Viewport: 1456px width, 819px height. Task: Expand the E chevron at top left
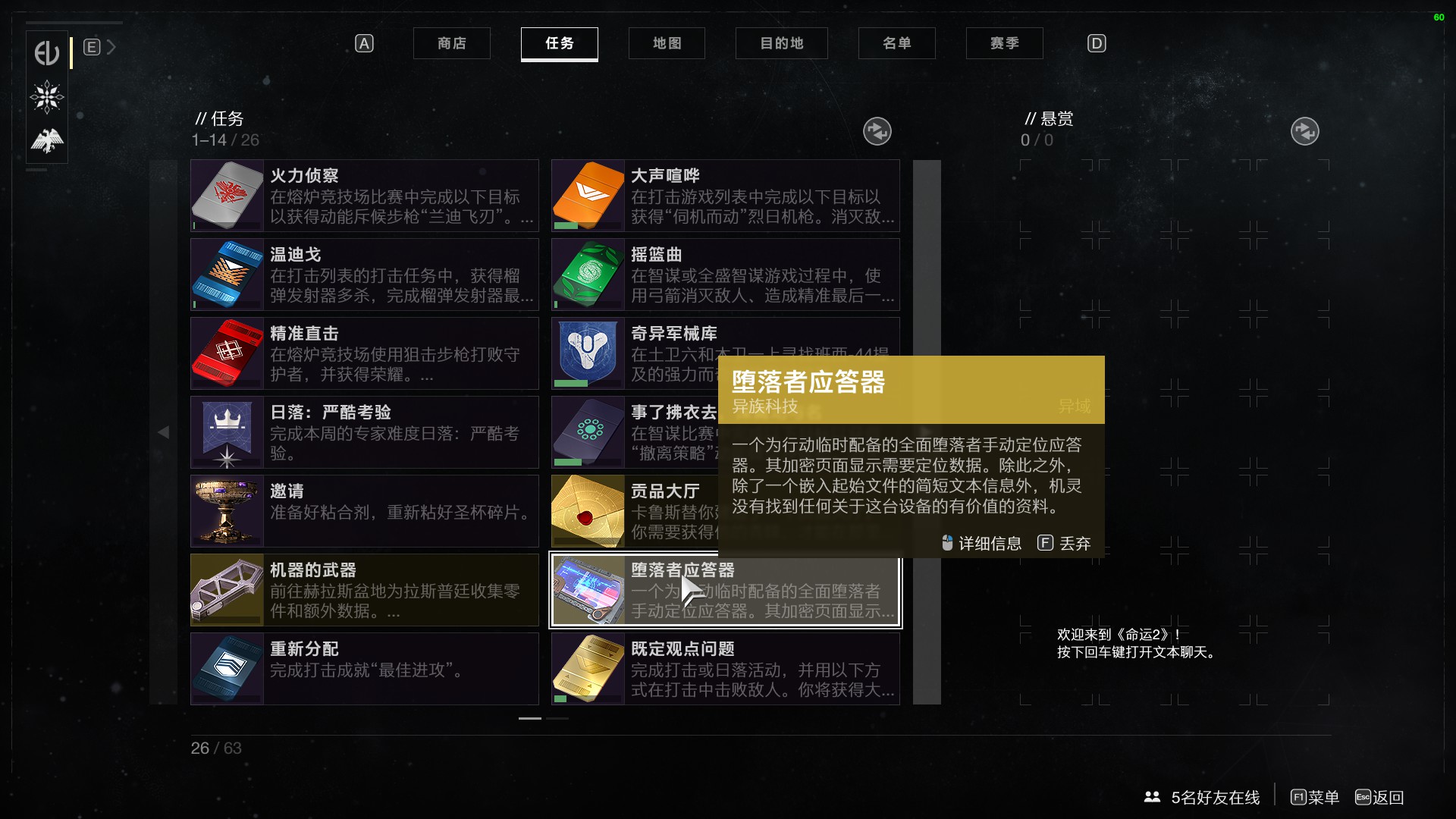click(x=111, y=46)
